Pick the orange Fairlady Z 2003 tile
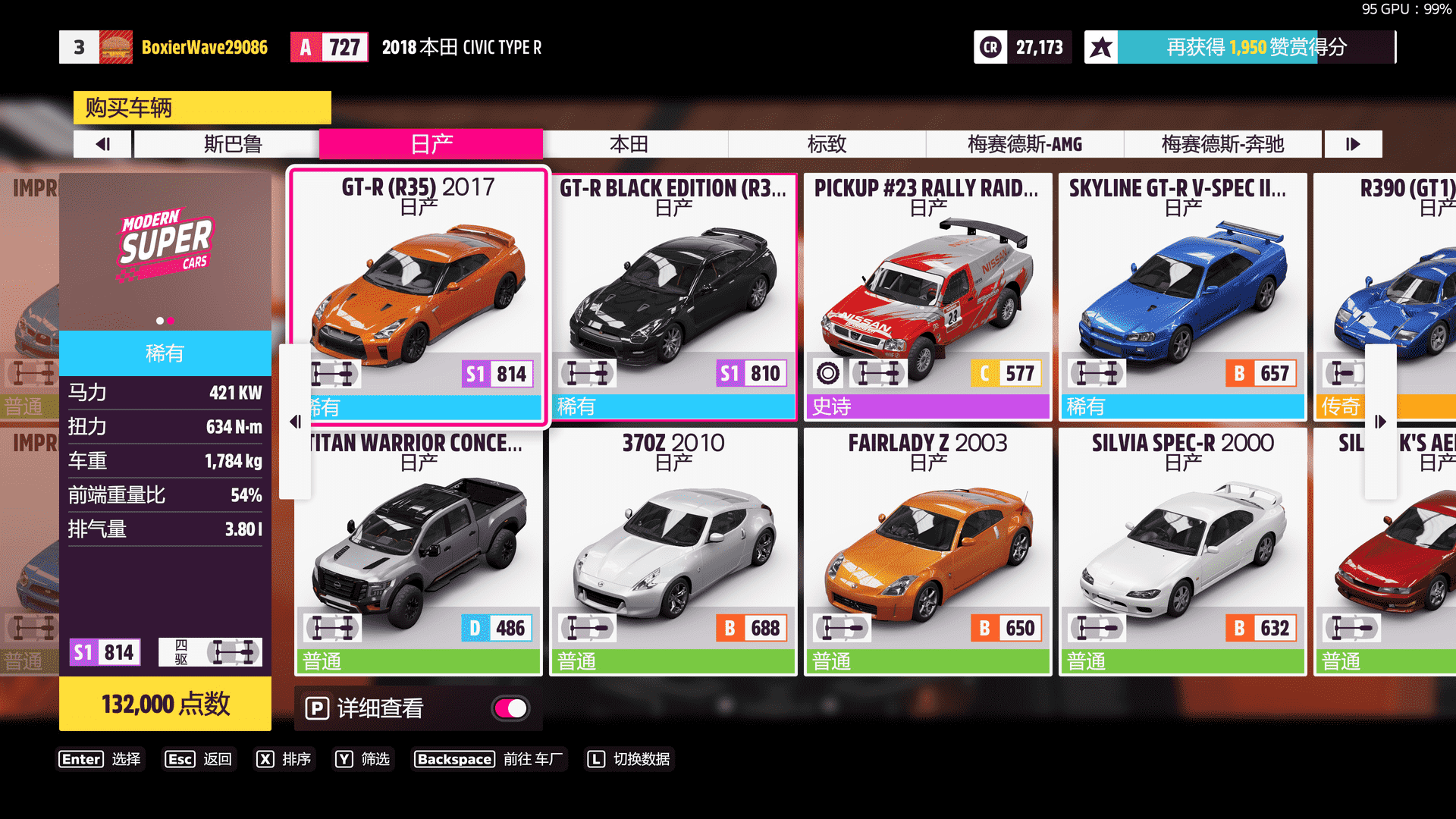Viewport: 1456px width, 819px height. coord(927,551)
